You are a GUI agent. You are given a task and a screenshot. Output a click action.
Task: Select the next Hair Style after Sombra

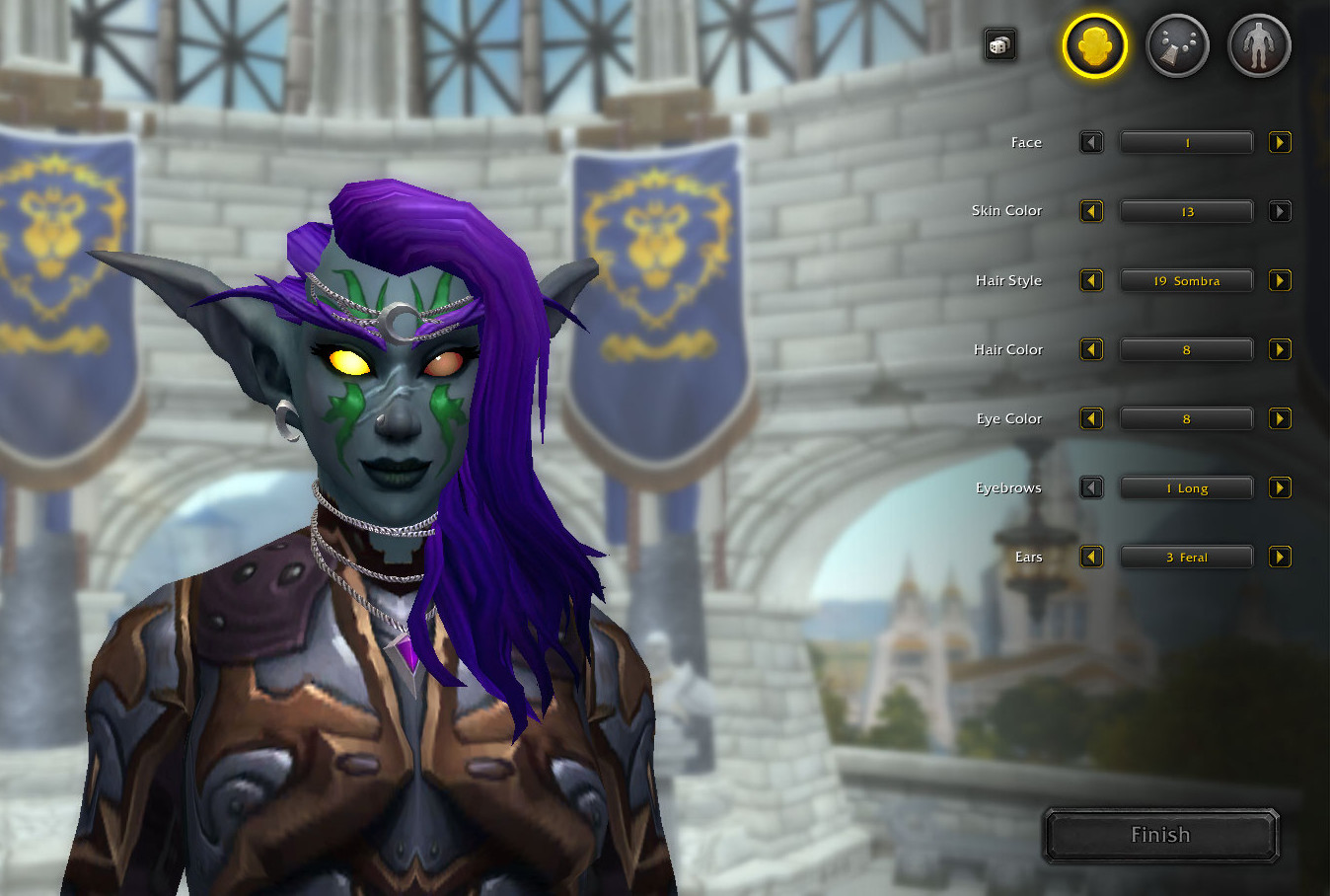click(1280, 280)
